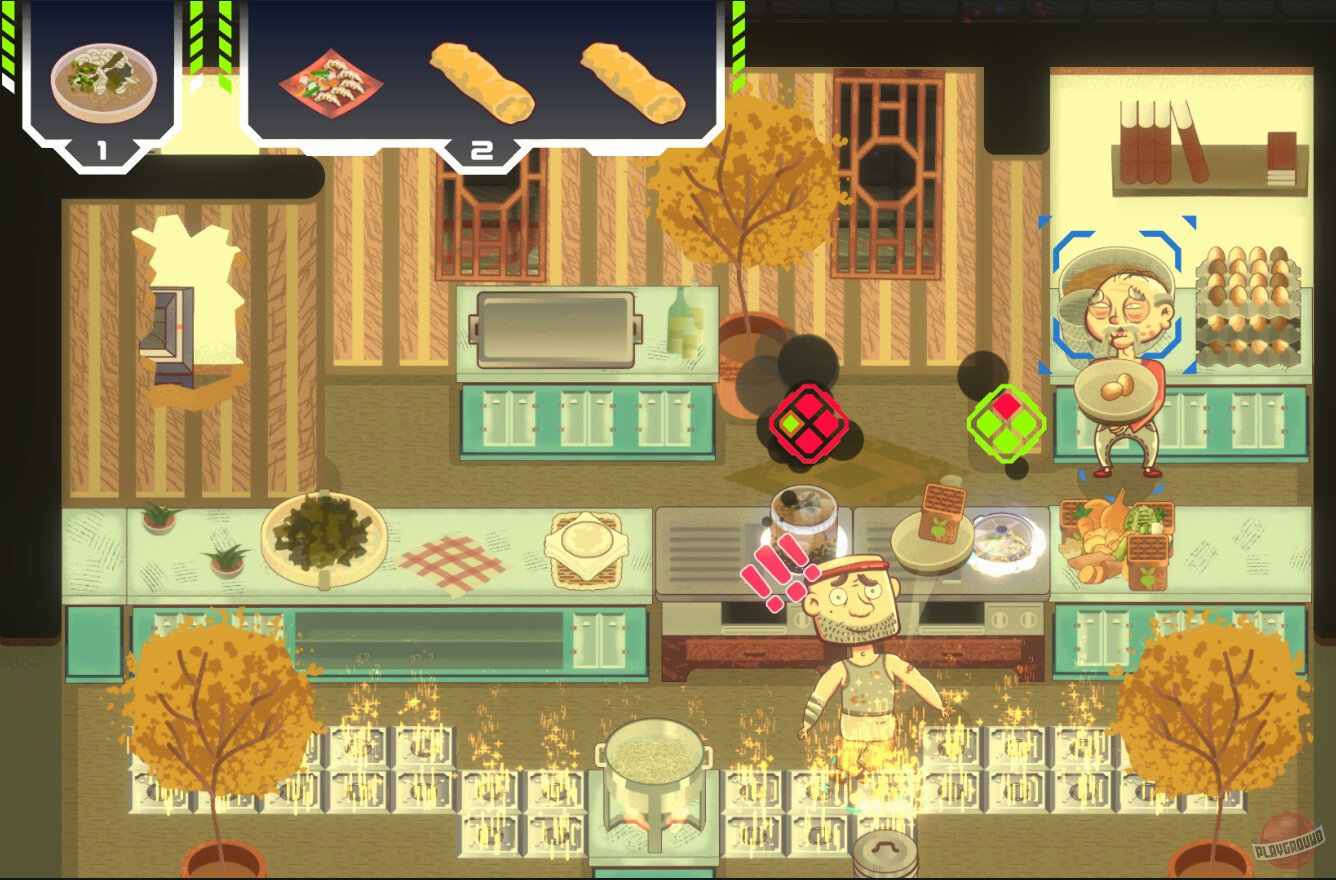The image size is (1336, 880).
Task: Expand the order ticket labeled 2
Action: (480, 150)
